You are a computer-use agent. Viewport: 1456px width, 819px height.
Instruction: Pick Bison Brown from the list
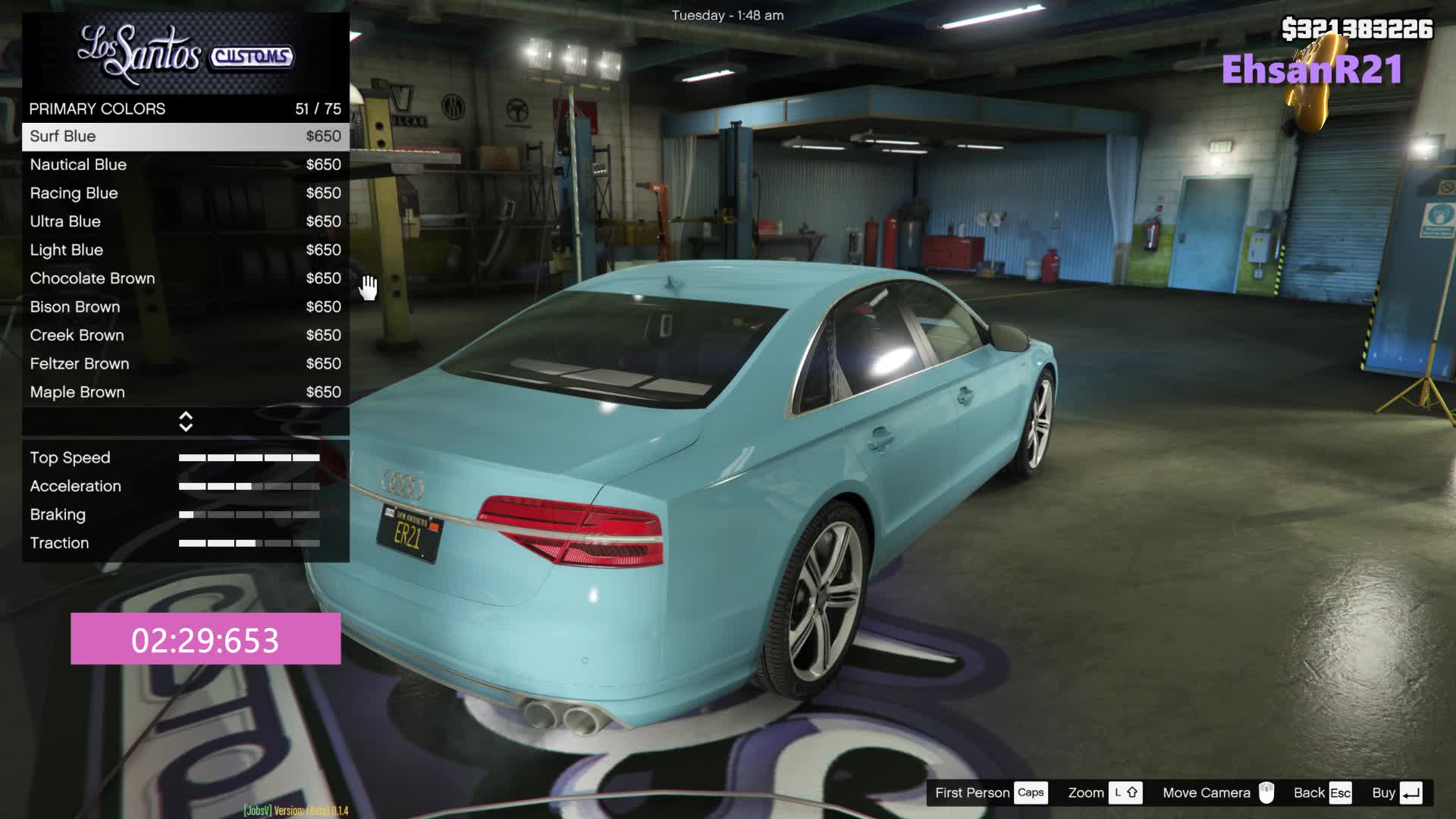click(x=185, y=307)
